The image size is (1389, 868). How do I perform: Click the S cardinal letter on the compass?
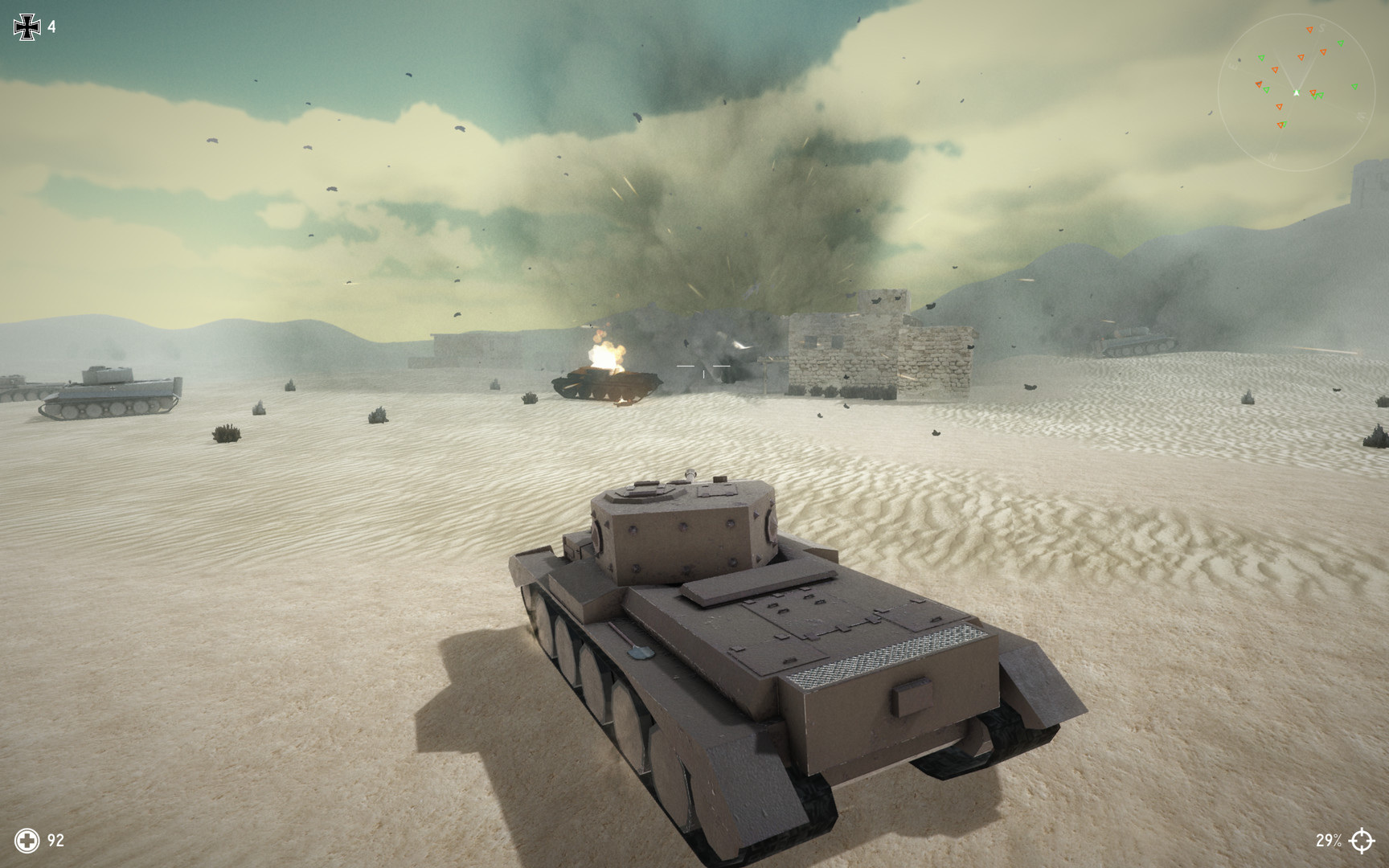tap(1321, 28)
